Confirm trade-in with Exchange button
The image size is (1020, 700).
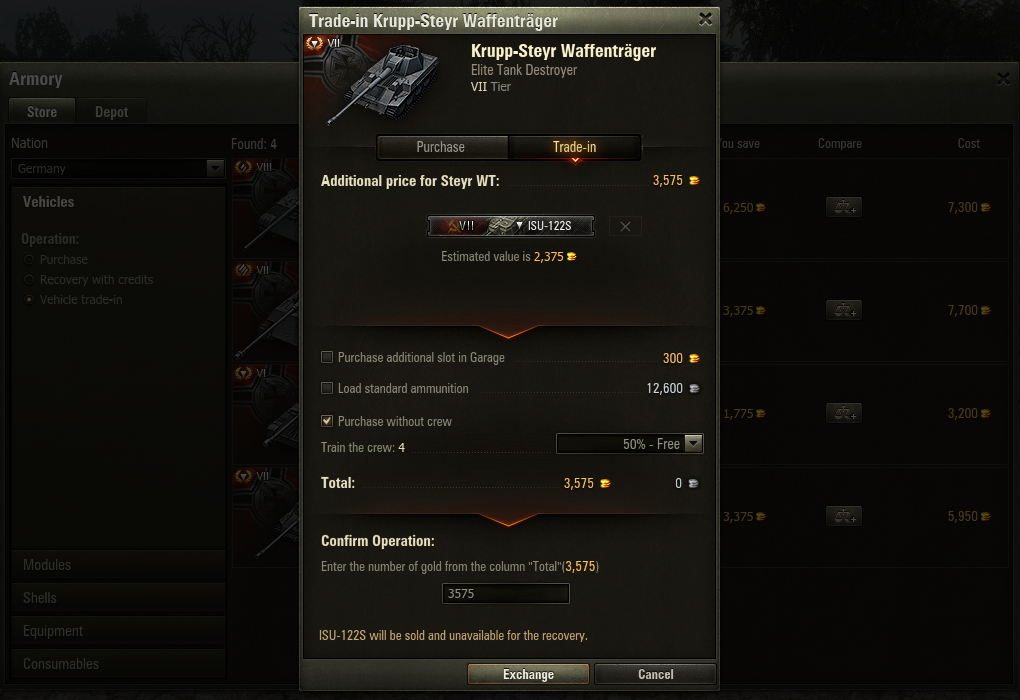(528, 674)
